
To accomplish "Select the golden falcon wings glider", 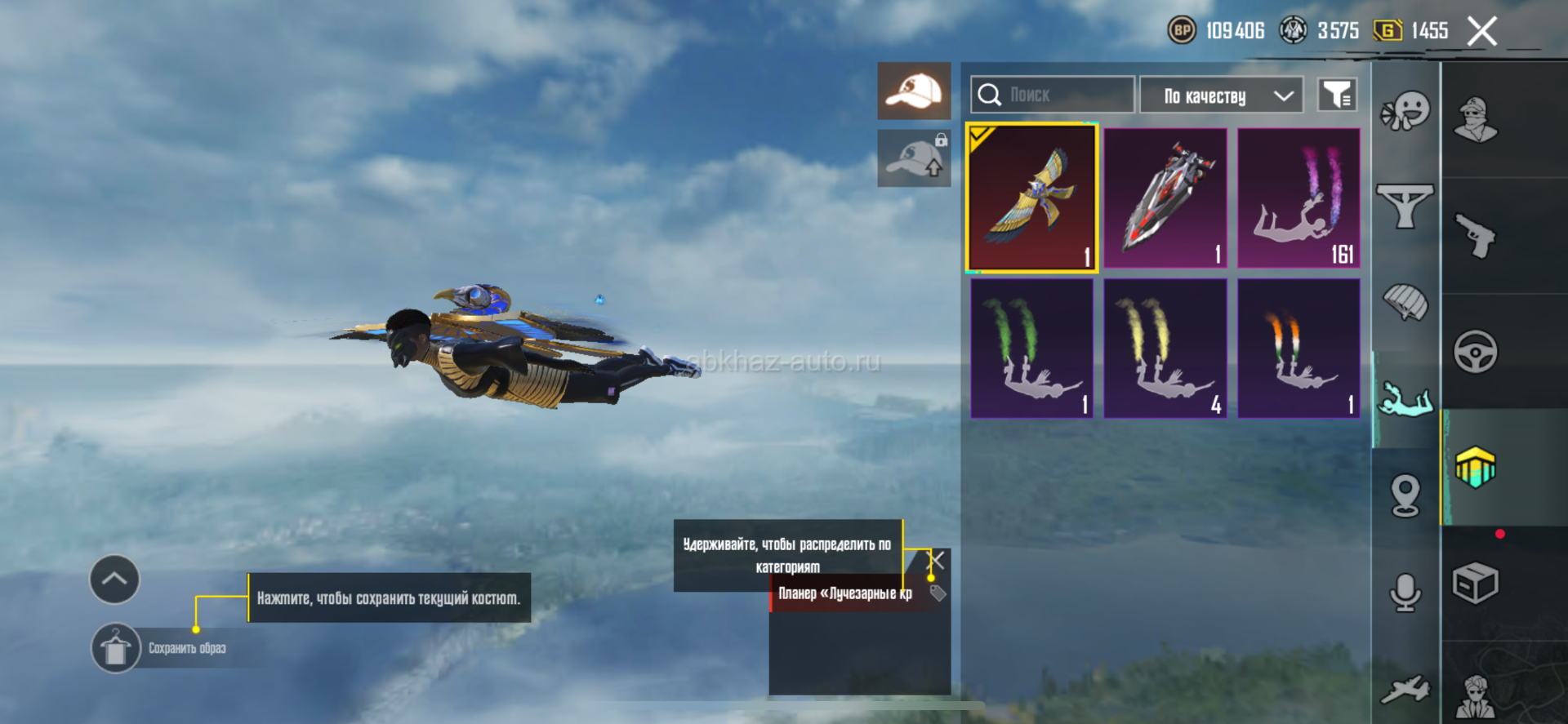I will pyautogui.click(x=1031, y=198).
